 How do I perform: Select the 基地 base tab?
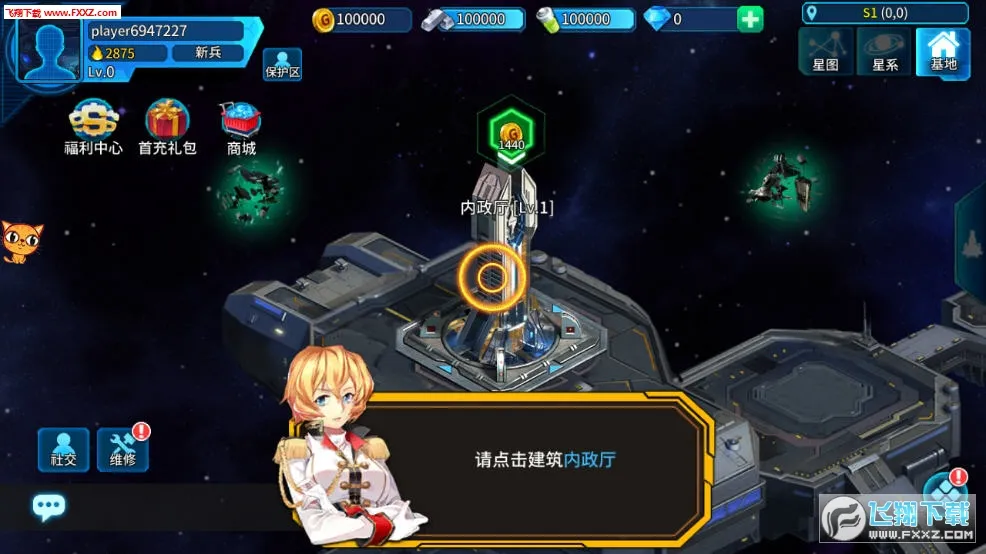click(x=943, y=51)
